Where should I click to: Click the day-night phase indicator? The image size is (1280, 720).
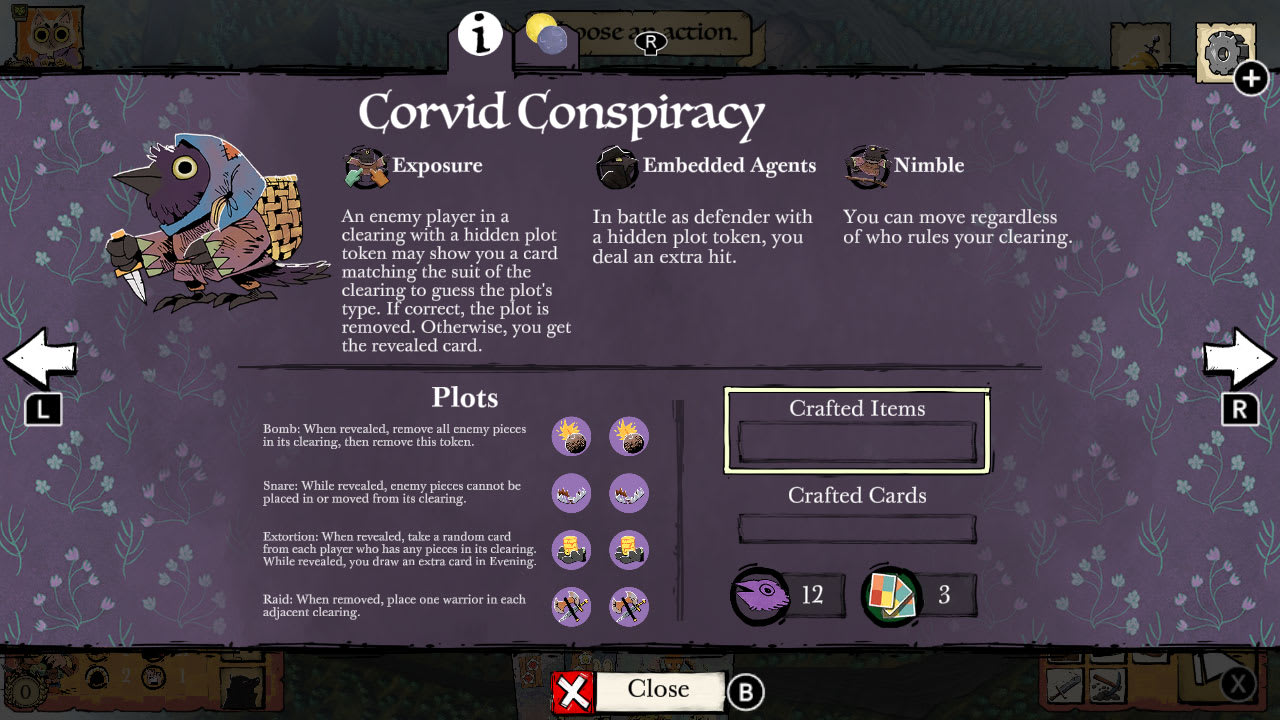(546, 33)
